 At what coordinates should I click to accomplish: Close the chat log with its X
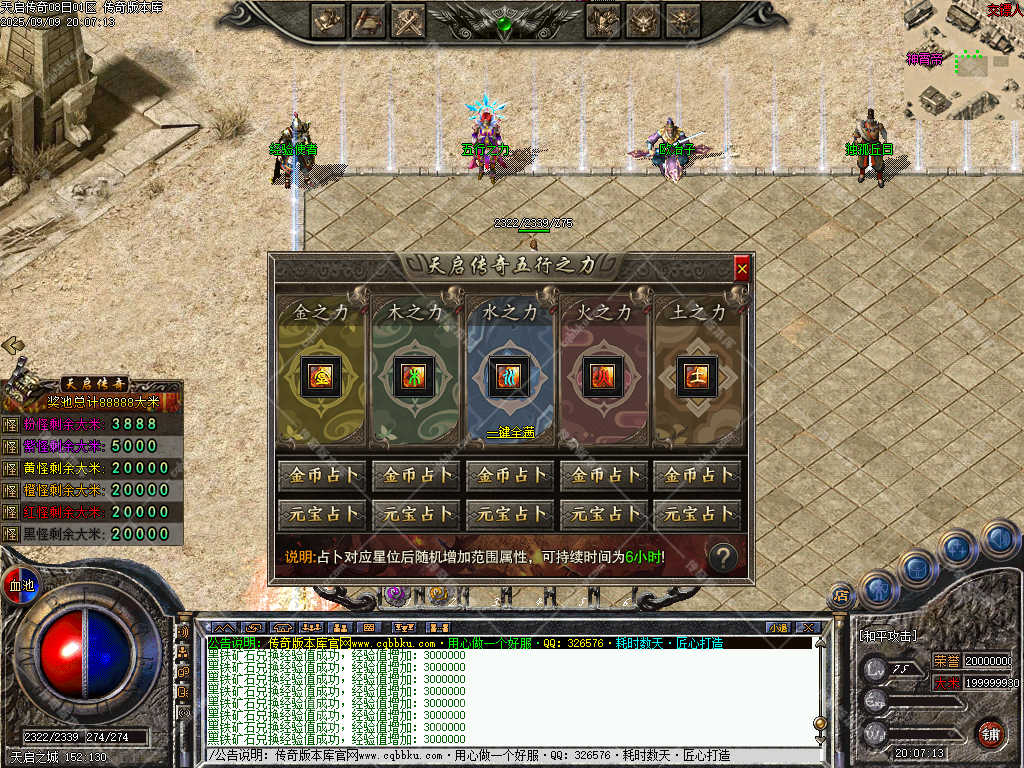(808, 627)
